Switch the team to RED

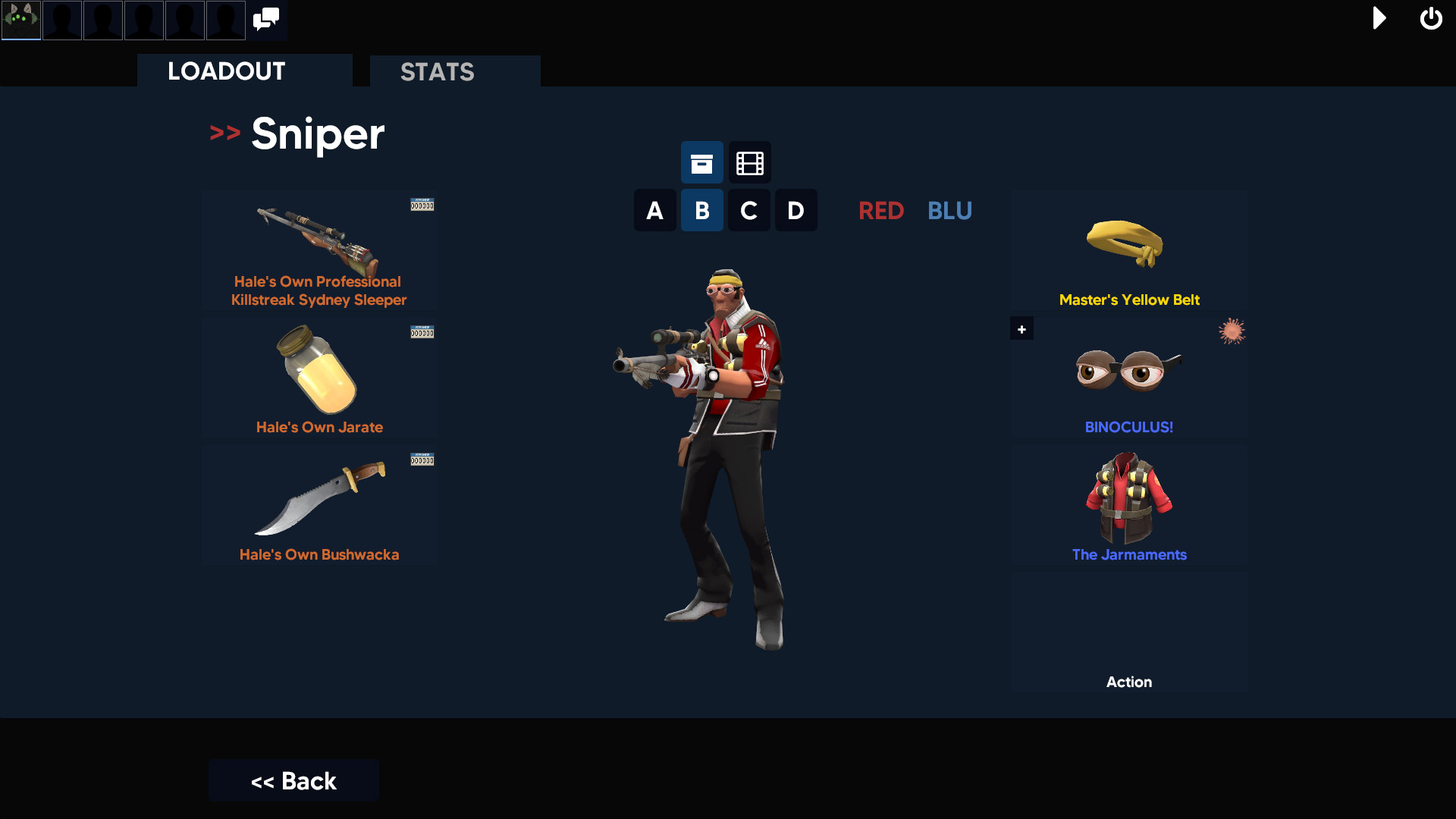click(x=881, y=211)
